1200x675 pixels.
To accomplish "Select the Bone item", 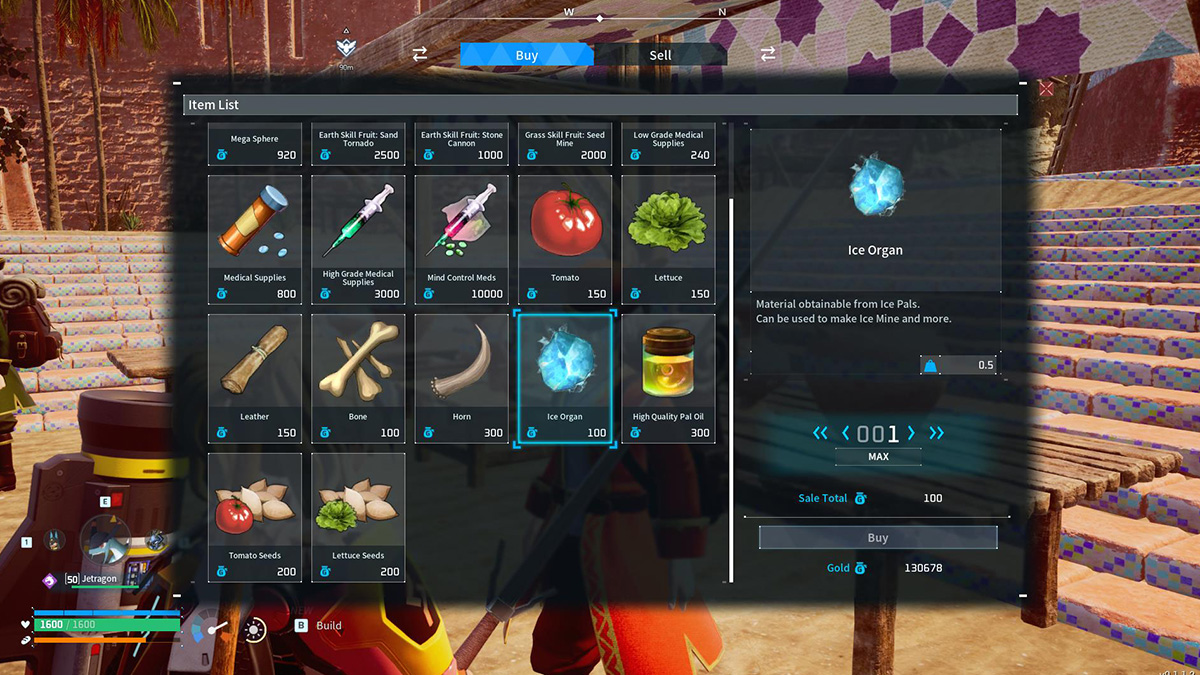I will (x=358, y=378).
